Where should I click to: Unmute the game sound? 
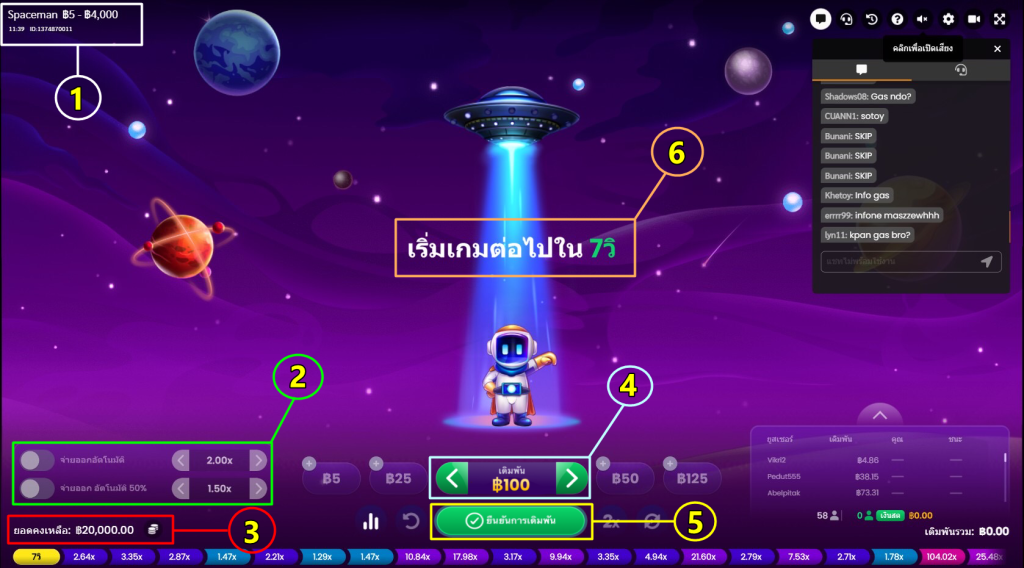coord(922,19)
